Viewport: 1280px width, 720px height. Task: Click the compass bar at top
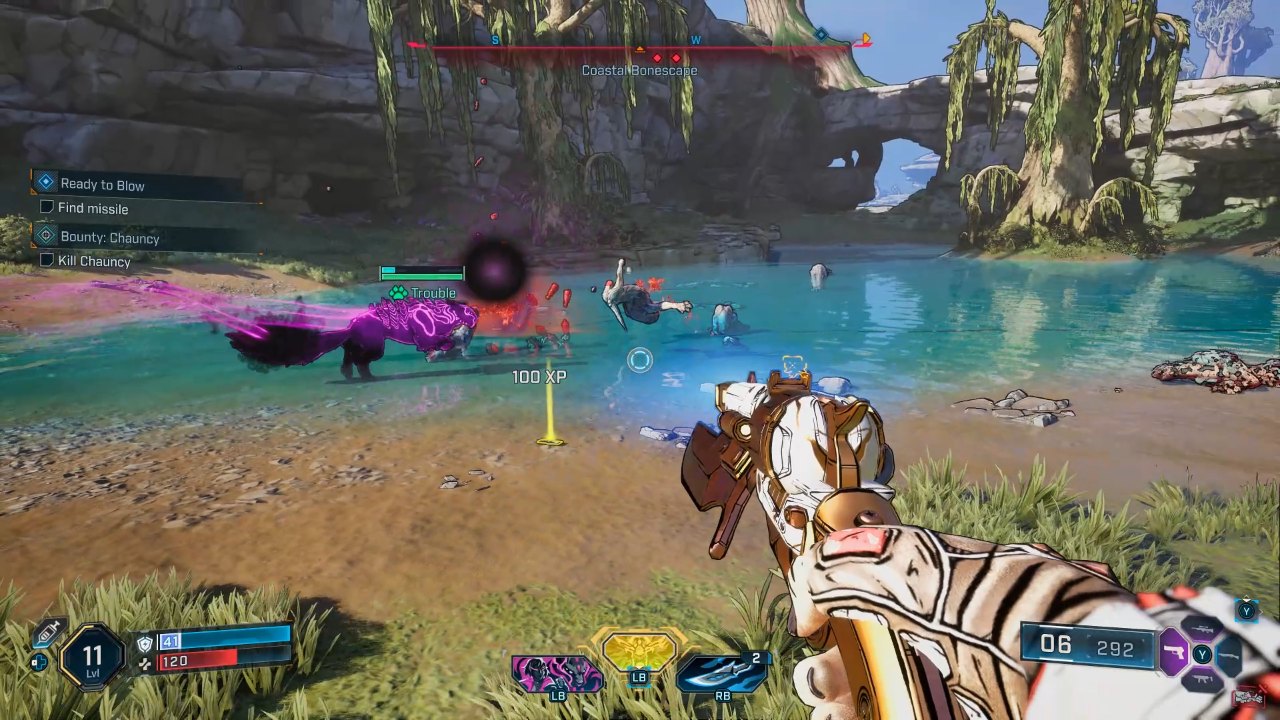[x=640, y=46]
